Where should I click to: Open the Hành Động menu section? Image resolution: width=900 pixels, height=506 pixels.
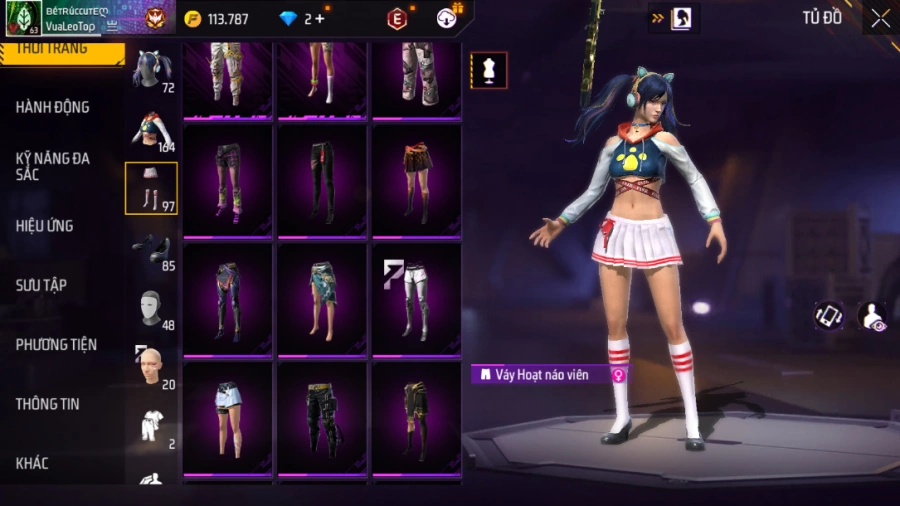pos(52,107)
